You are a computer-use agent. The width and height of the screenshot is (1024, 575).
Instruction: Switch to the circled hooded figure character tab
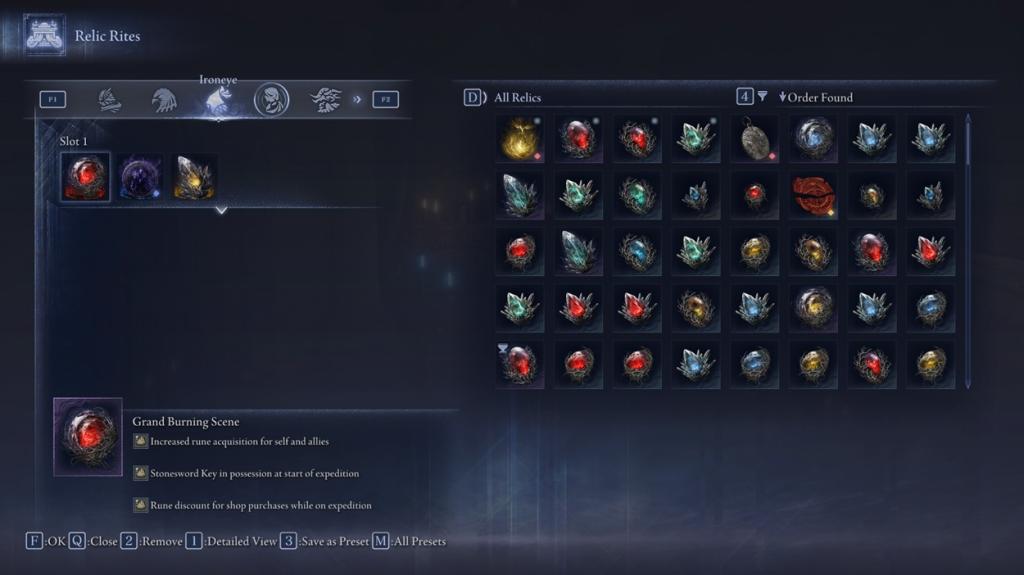pyautogui.click(x=271, y=99)
